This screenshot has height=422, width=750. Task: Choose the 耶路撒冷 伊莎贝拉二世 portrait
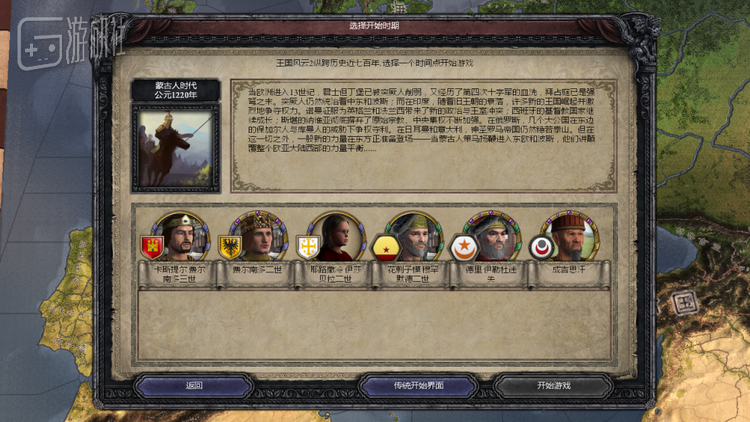click(x=337, y=238)
